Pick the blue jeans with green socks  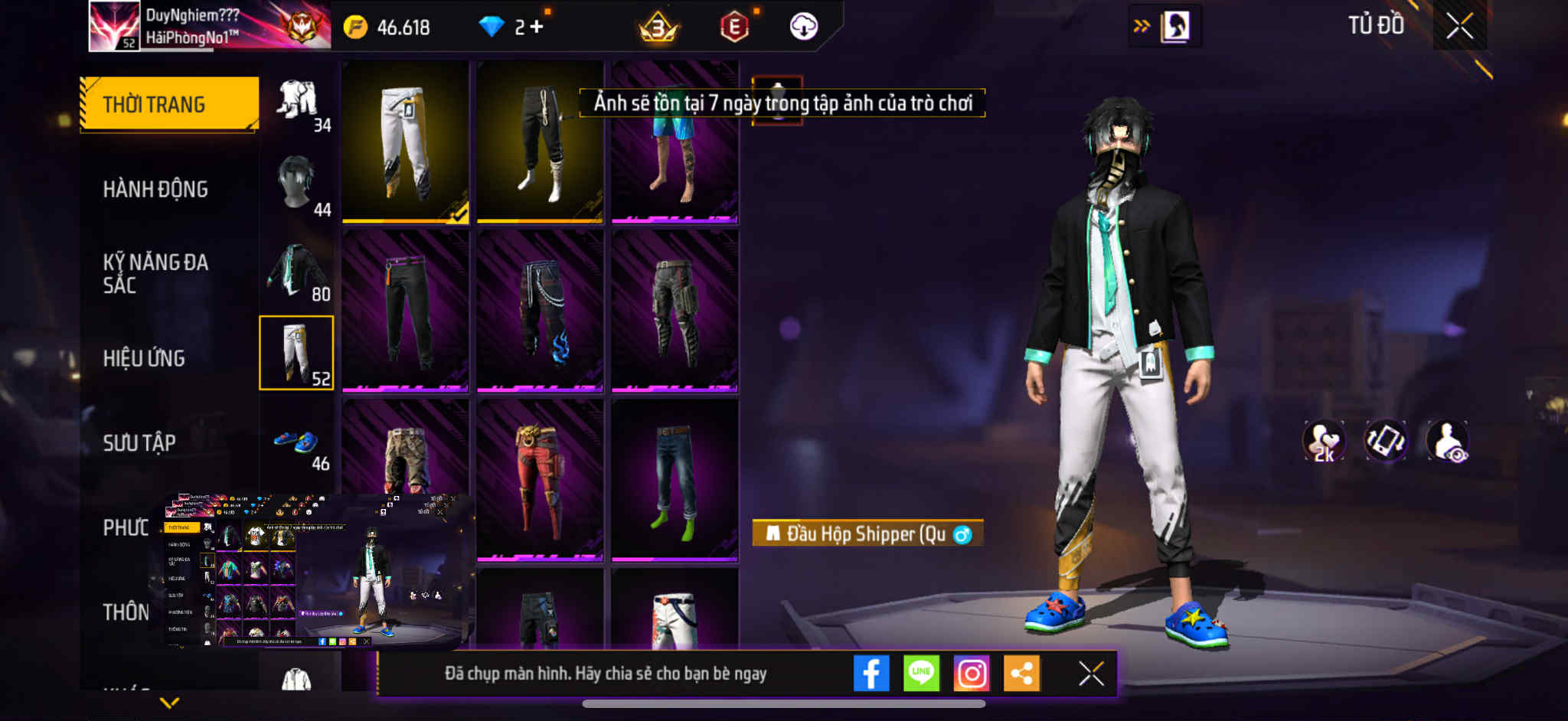click(x=675, y=480)
